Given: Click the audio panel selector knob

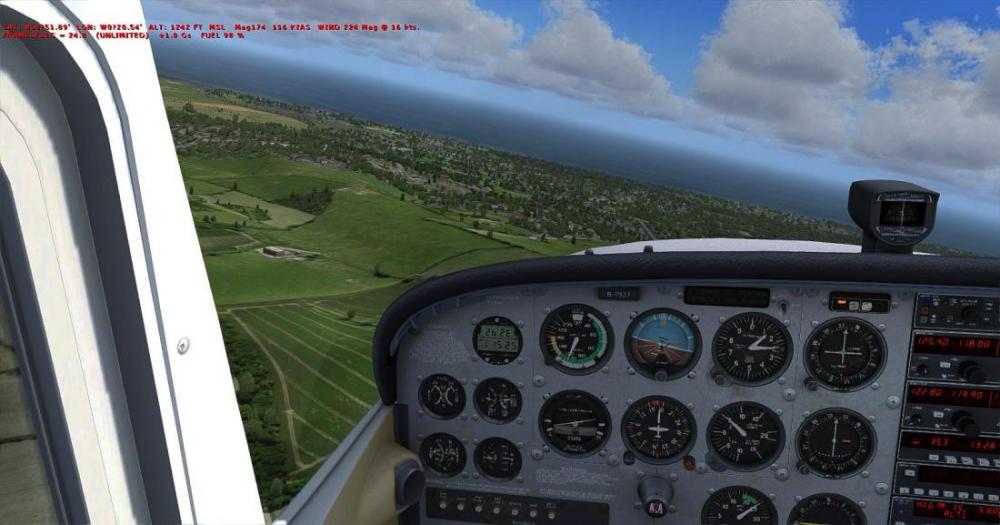Looking at the screenshot, I should pos(967,315).
